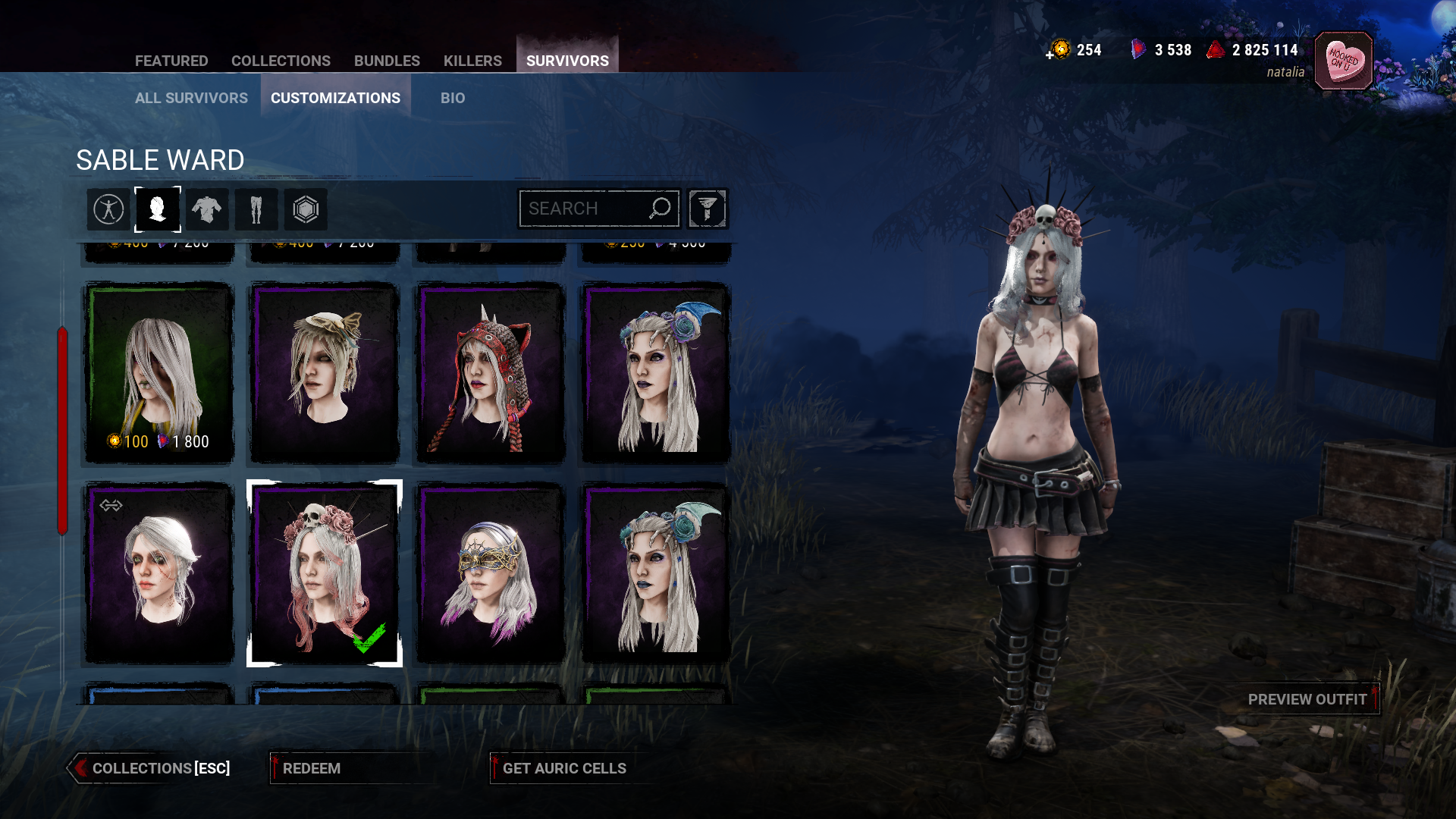
Task: Click inside the SEARCH field
Action: (591, 208)
